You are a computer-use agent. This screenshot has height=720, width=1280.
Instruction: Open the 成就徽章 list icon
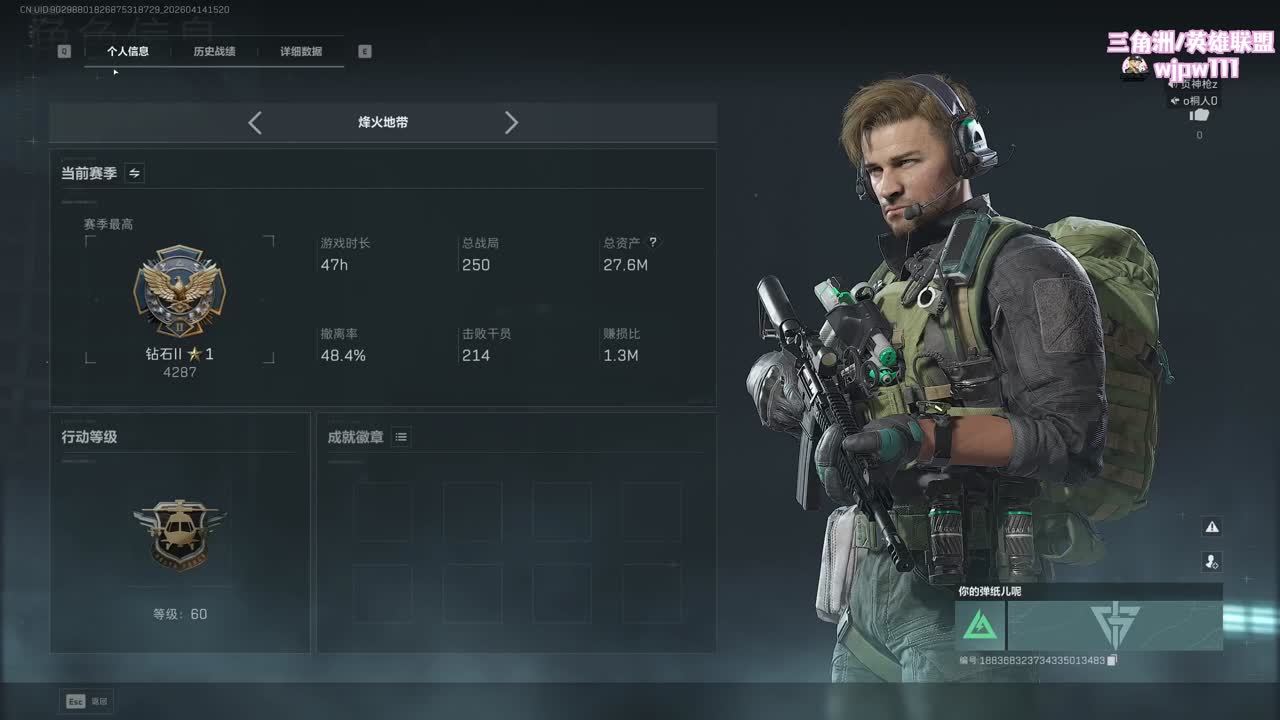[401, 437]
